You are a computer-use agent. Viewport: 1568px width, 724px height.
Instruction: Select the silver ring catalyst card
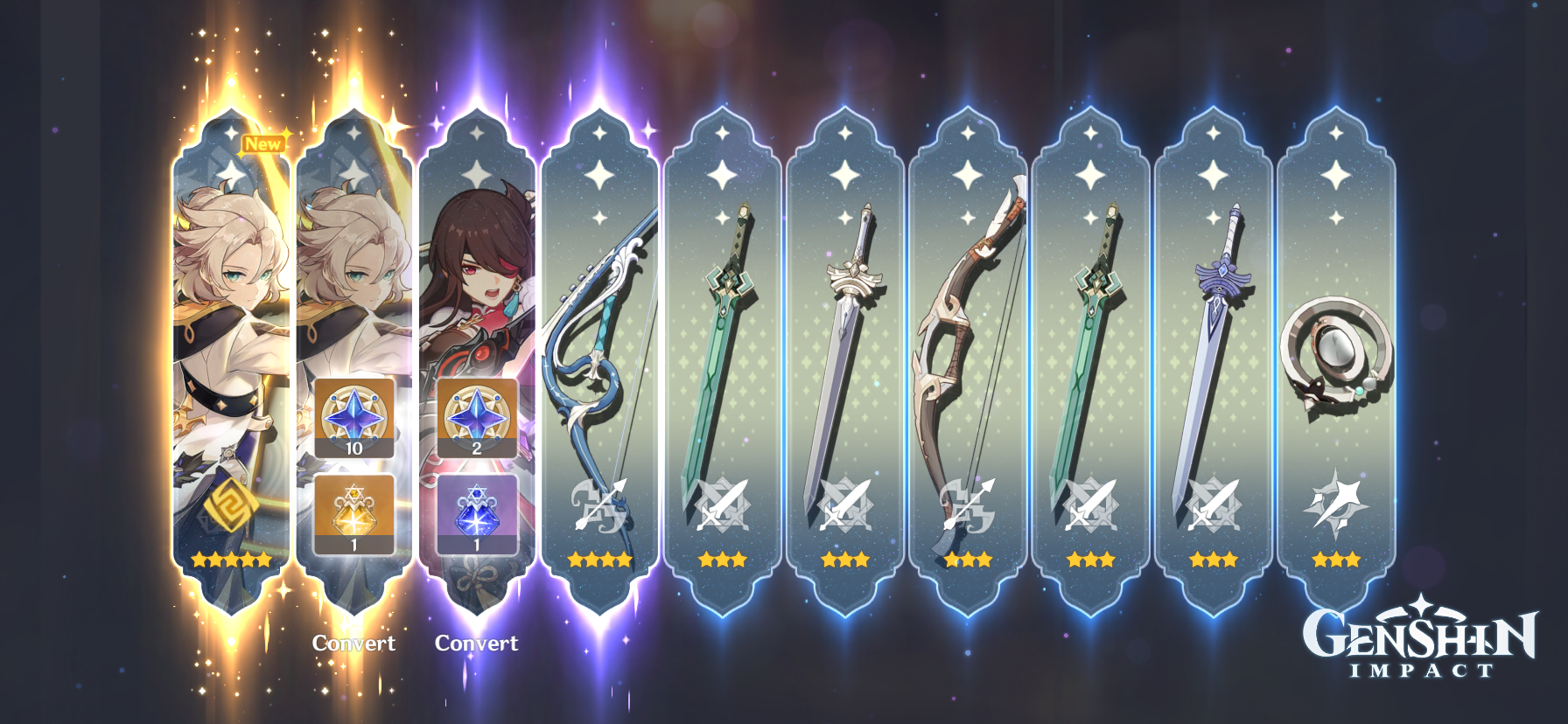pyautogui.click(x=1336, y=350)
